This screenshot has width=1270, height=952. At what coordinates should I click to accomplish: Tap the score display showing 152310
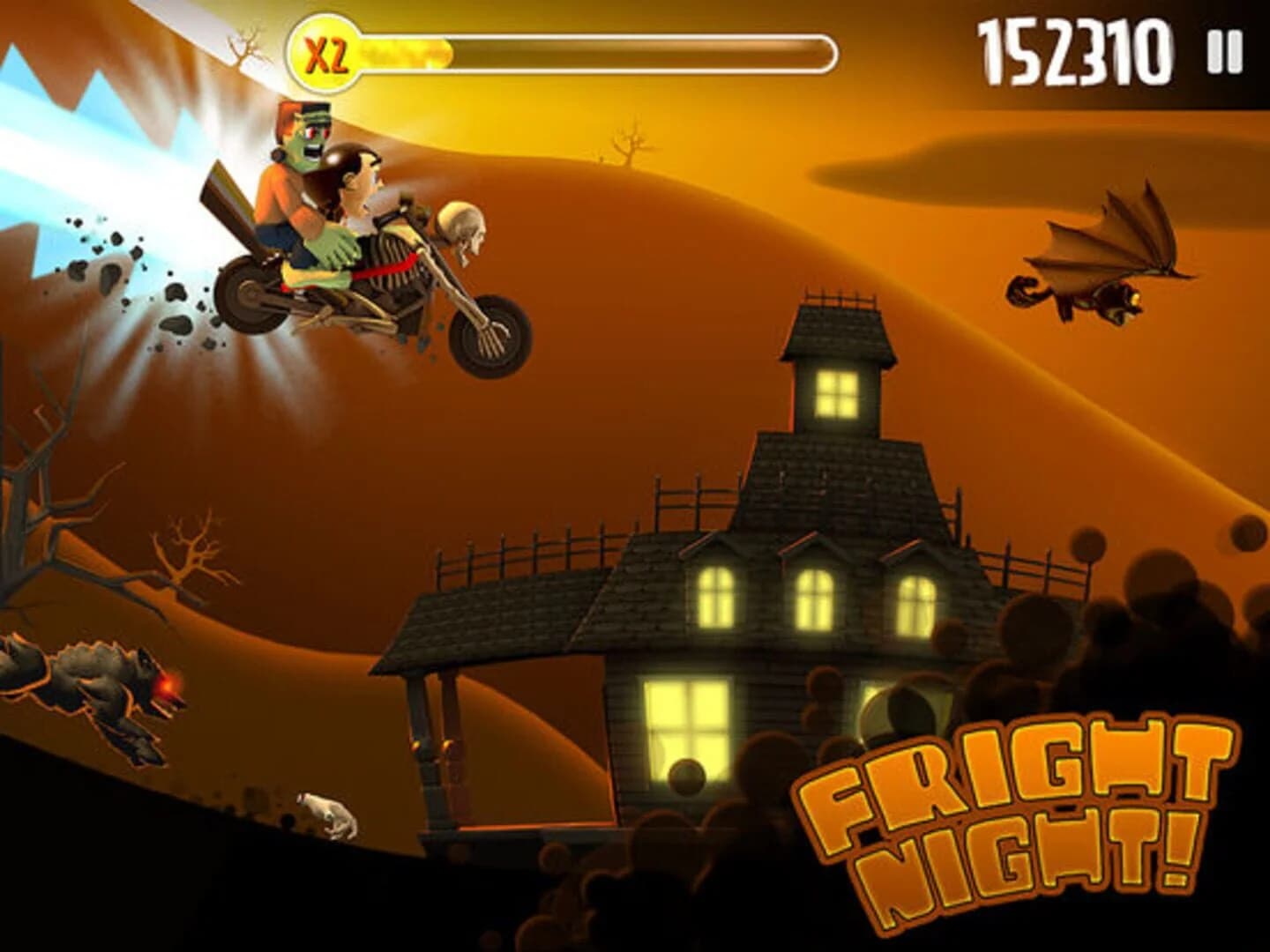[1078, 51]
